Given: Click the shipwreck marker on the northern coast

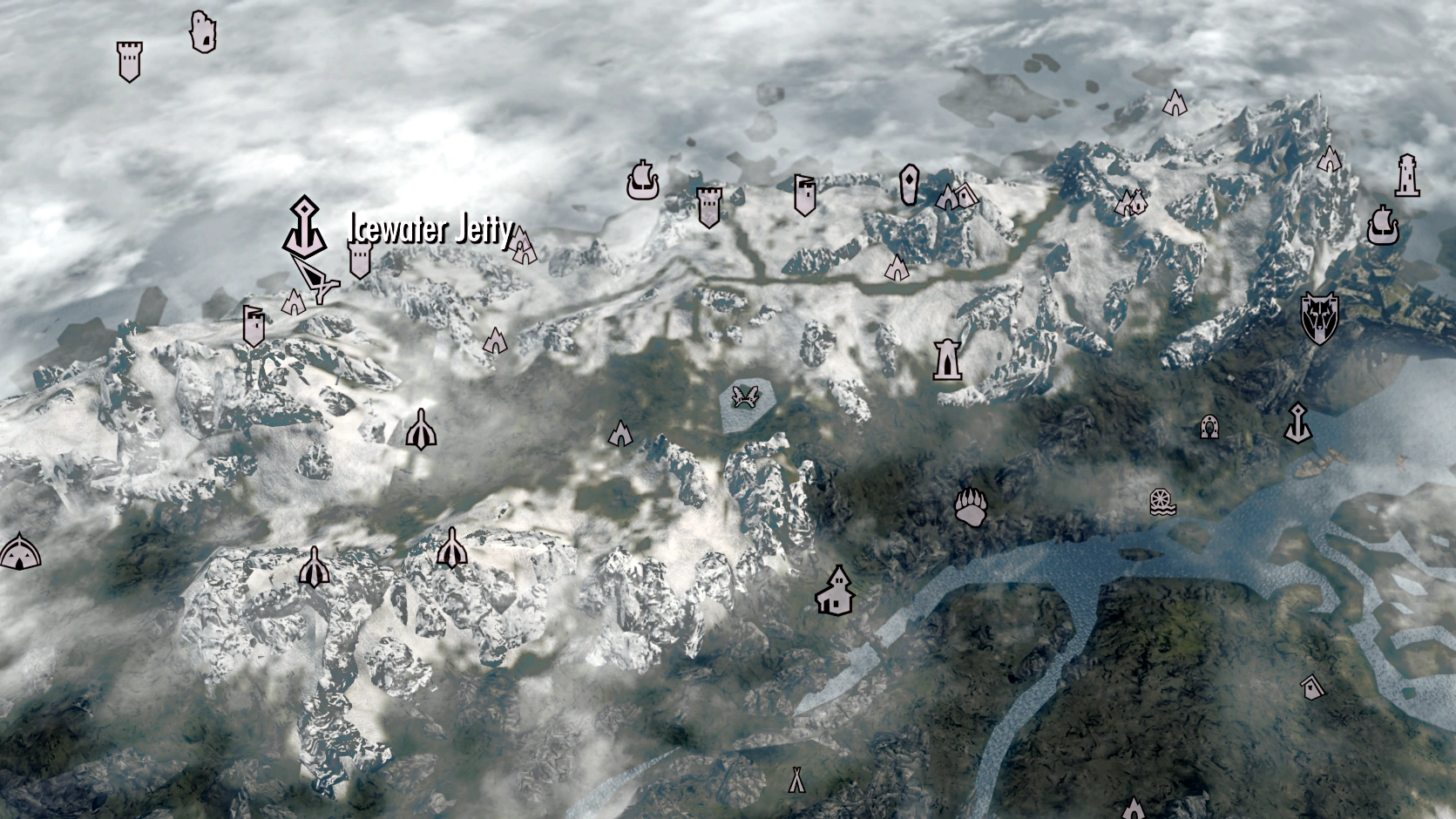Looking at the screenshot, I should coord(642,184).
